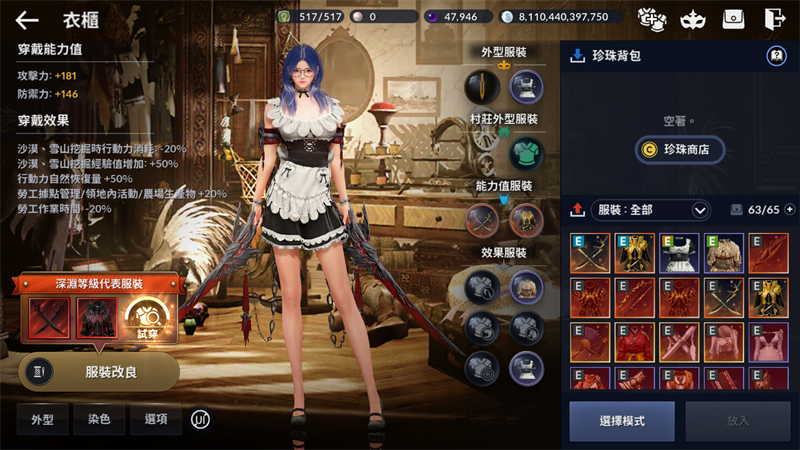800x450 pixels.
Task: Click the greyed 放入 deposit button
Action: tap(737, 421)
